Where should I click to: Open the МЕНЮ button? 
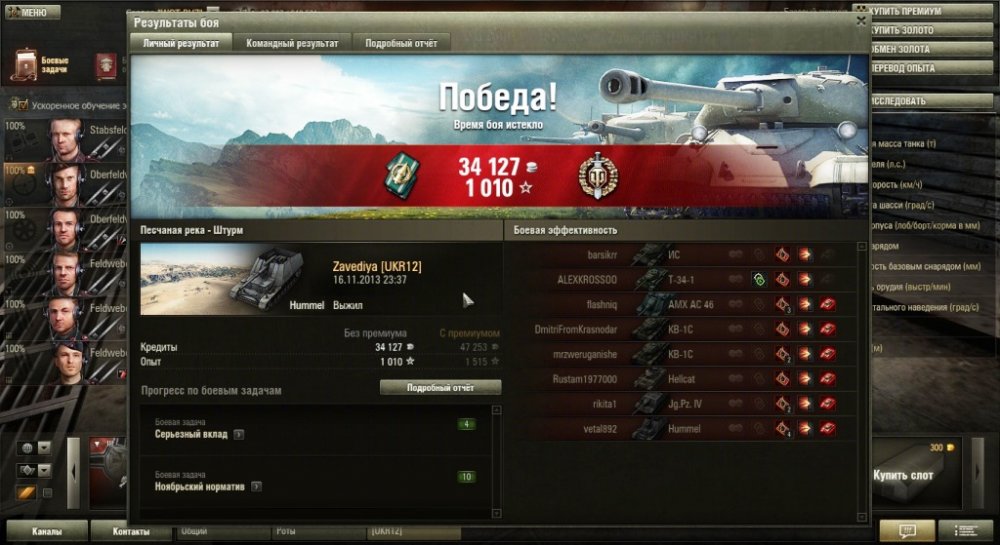(x=30, y=13)
